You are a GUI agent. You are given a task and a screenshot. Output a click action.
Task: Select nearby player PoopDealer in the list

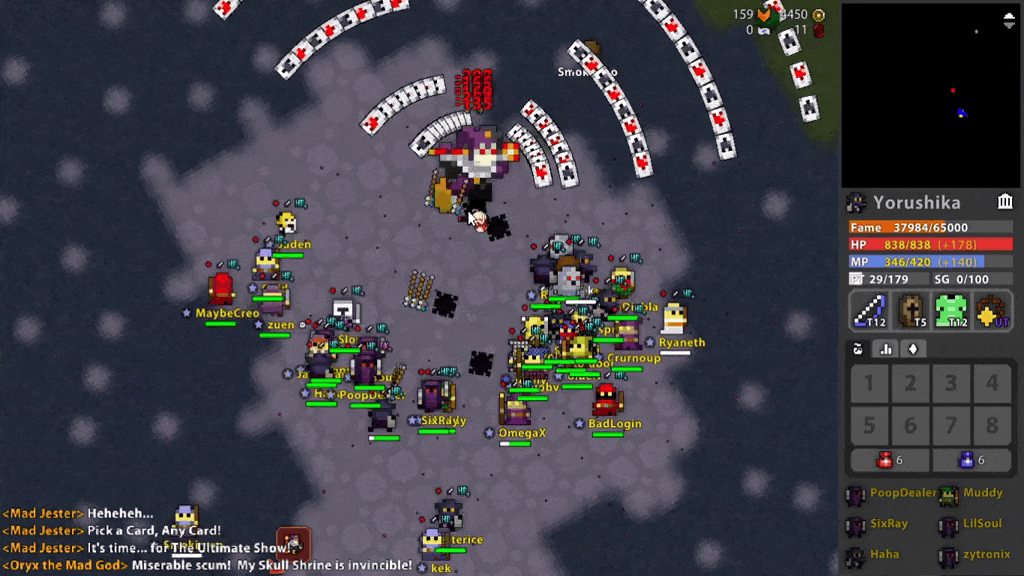892,493
